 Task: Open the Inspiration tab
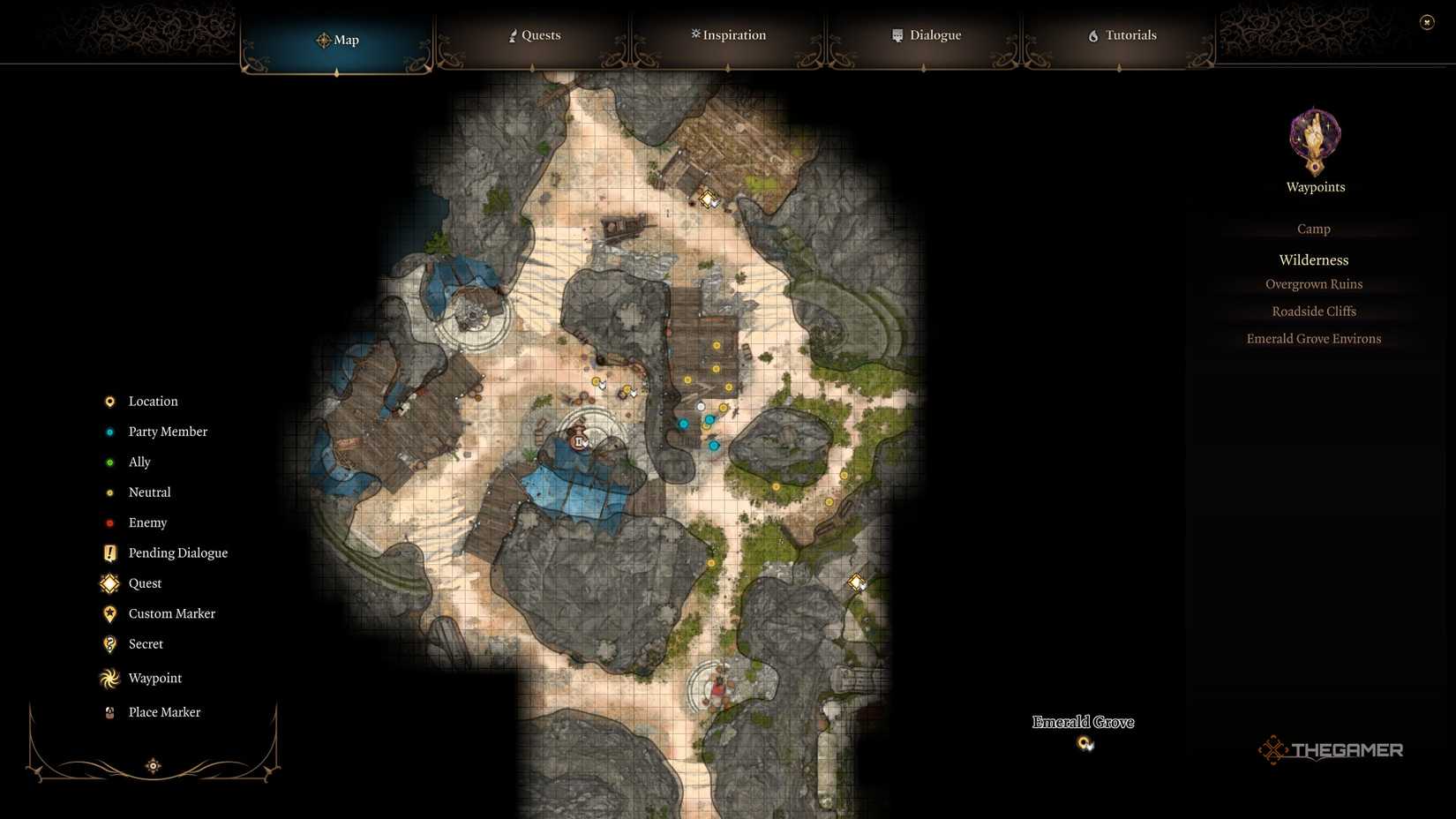click(727, 35)
